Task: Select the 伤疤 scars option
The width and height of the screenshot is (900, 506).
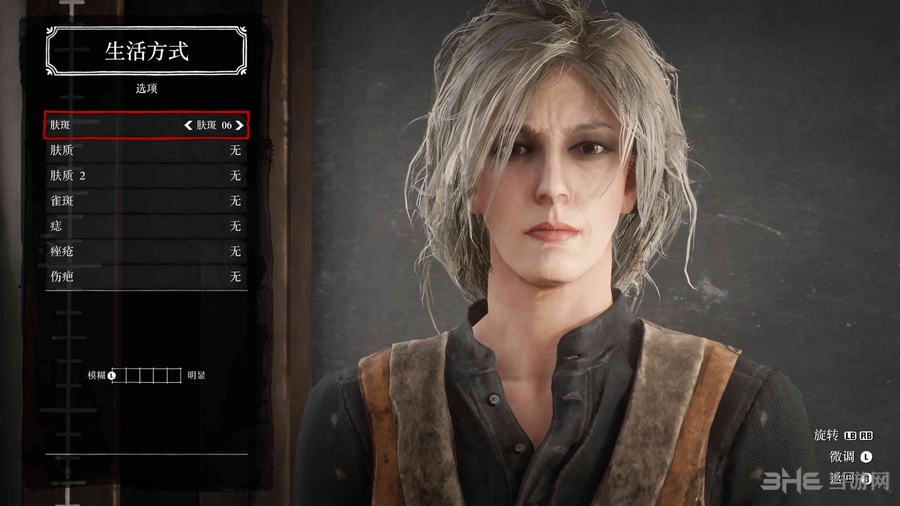Action: 146,276
